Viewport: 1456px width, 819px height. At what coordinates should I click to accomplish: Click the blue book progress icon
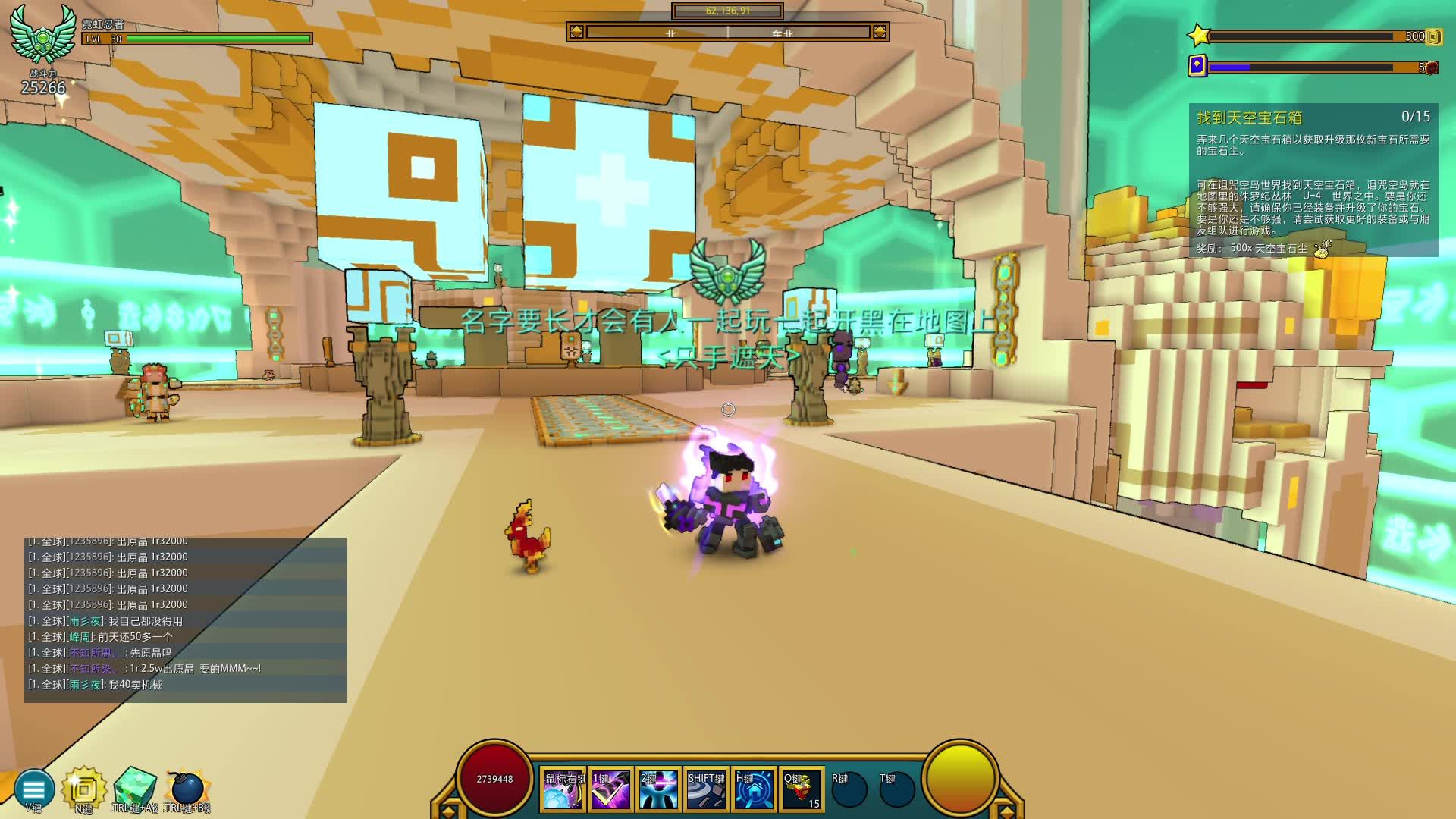pyautogui.click(x=1197, y=66)
